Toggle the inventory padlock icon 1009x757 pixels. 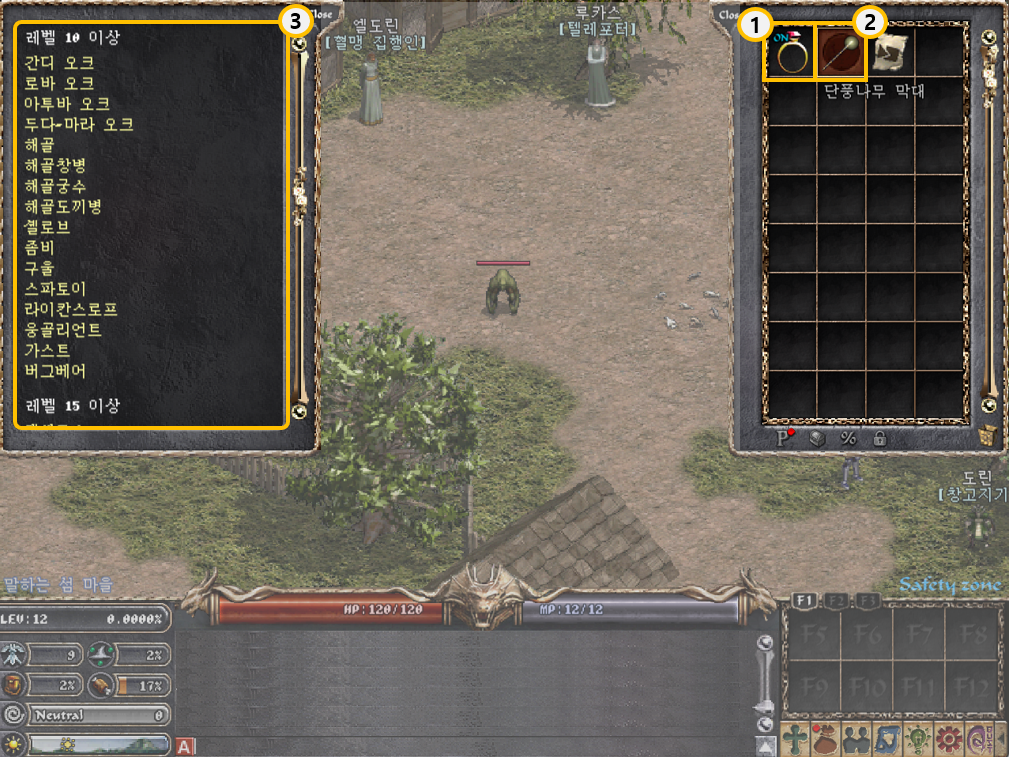click(879, 438)
